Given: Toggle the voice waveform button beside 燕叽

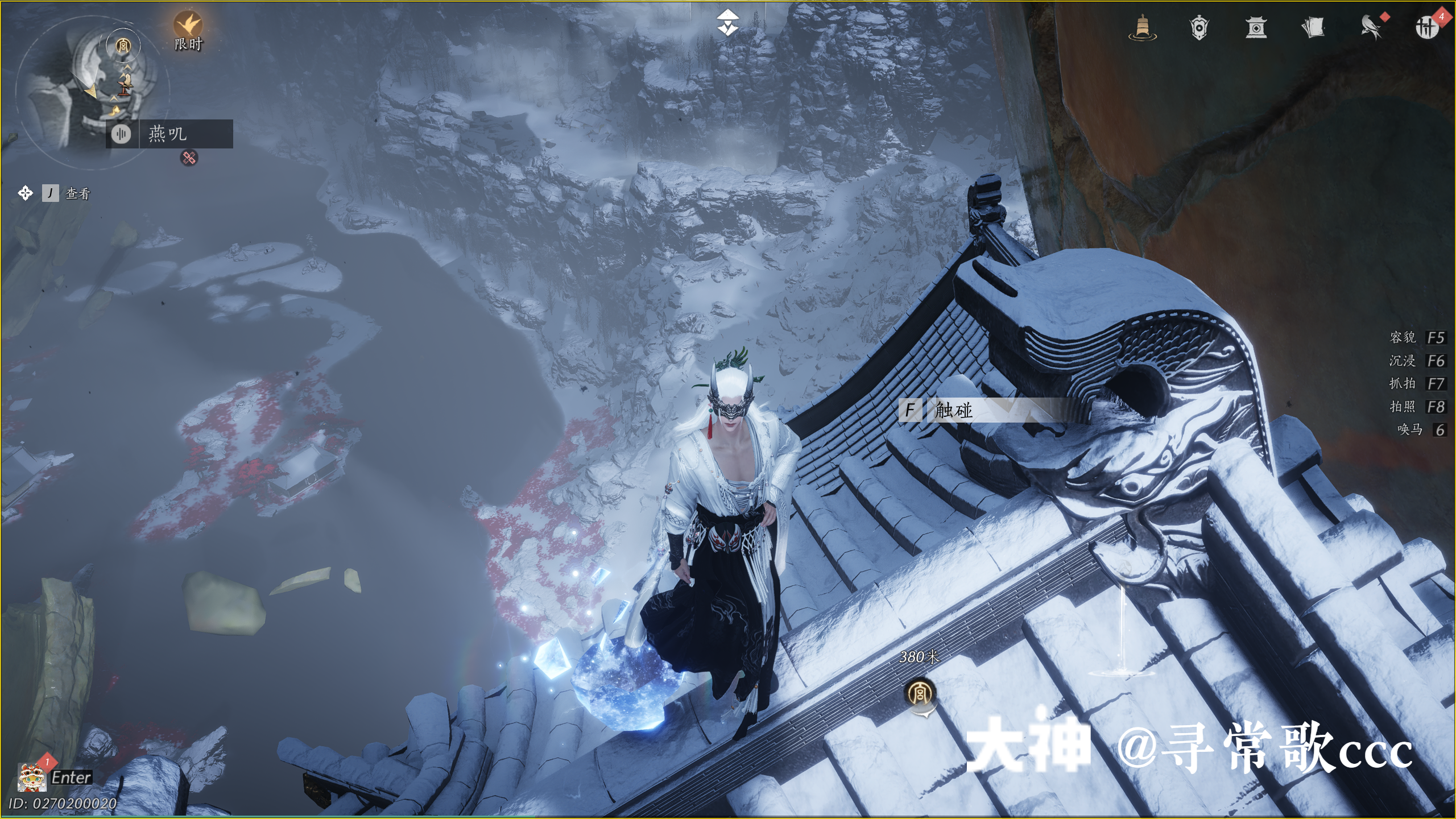Looking at the screenshot, I should point(121,134).
